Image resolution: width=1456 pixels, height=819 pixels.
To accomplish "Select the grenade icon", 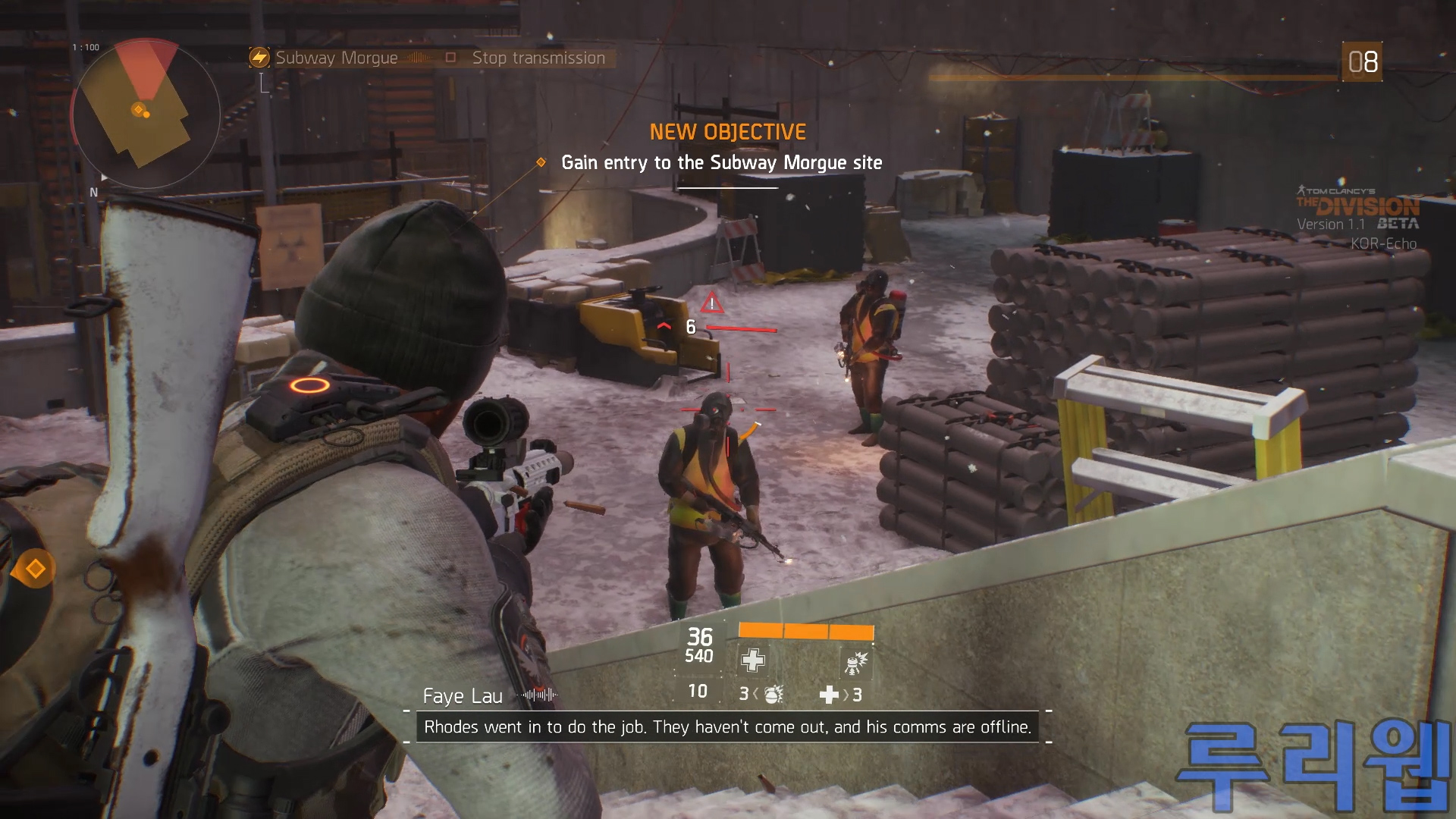I will (773, 694).
